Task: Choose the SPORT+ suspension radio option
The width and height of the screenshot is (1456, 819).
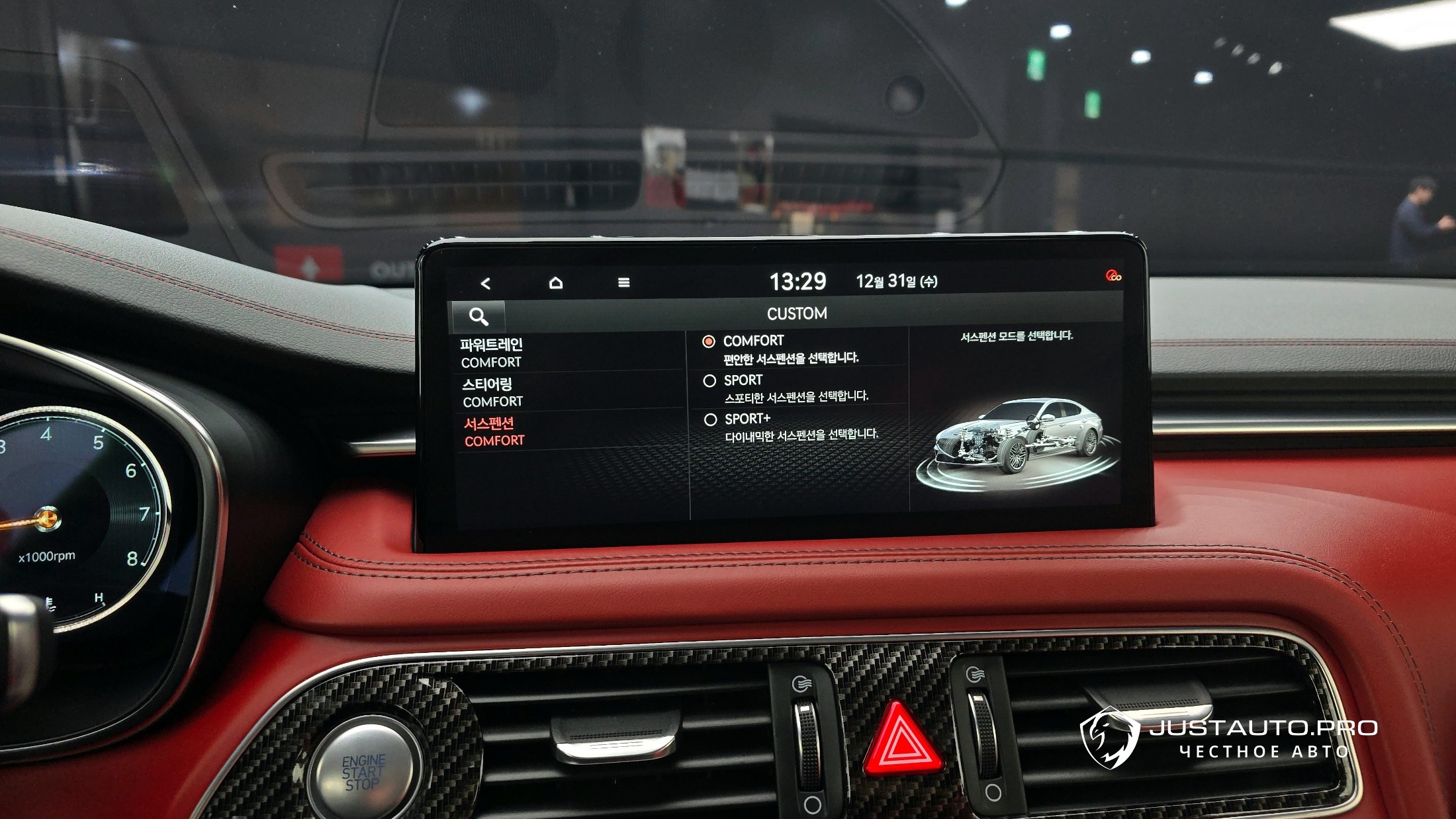Action: click(711, 419)
